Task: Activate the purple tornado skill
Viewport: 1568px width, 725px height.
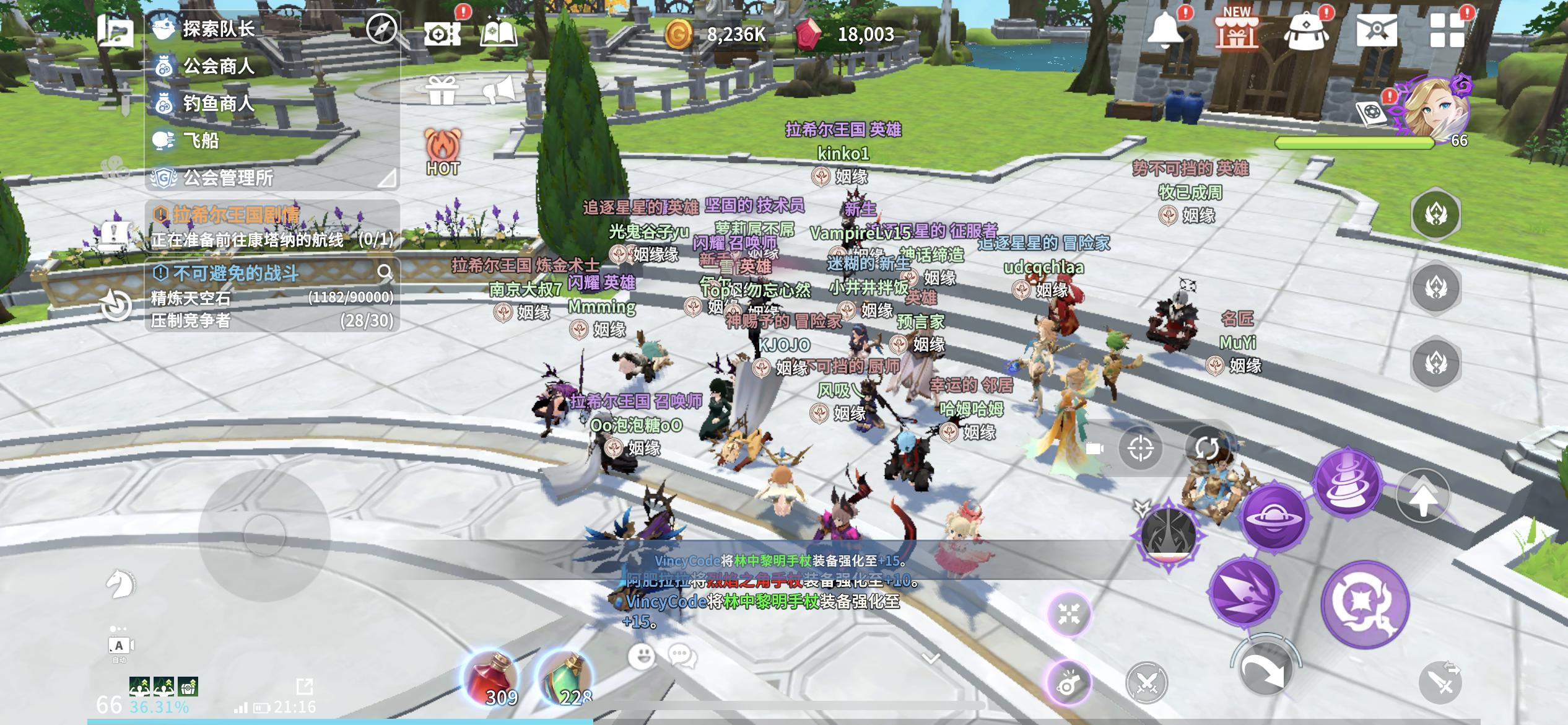Action: (x=1348, y=482)
